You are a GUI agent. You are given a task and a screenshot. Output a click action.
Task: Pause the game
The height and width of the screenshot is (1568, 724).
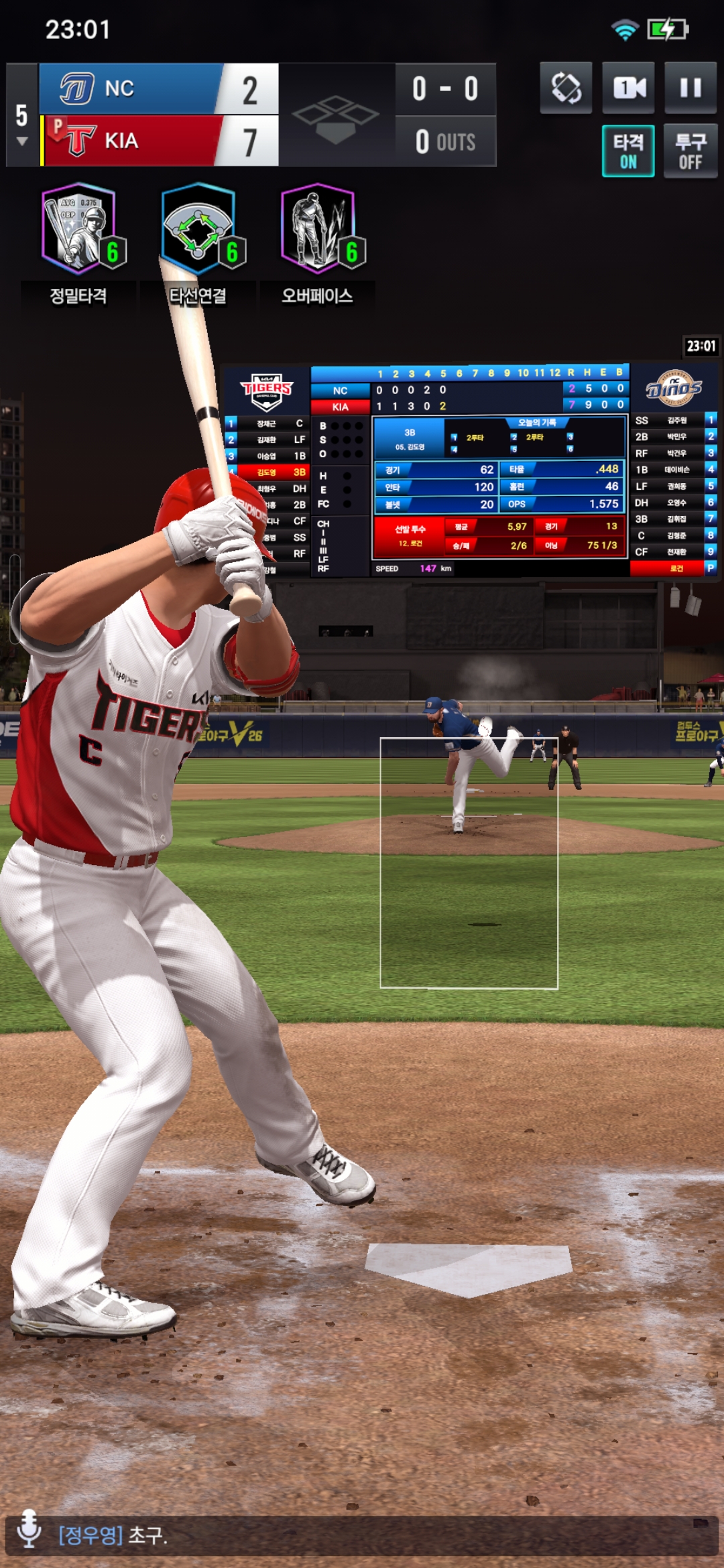pos(690,88)
